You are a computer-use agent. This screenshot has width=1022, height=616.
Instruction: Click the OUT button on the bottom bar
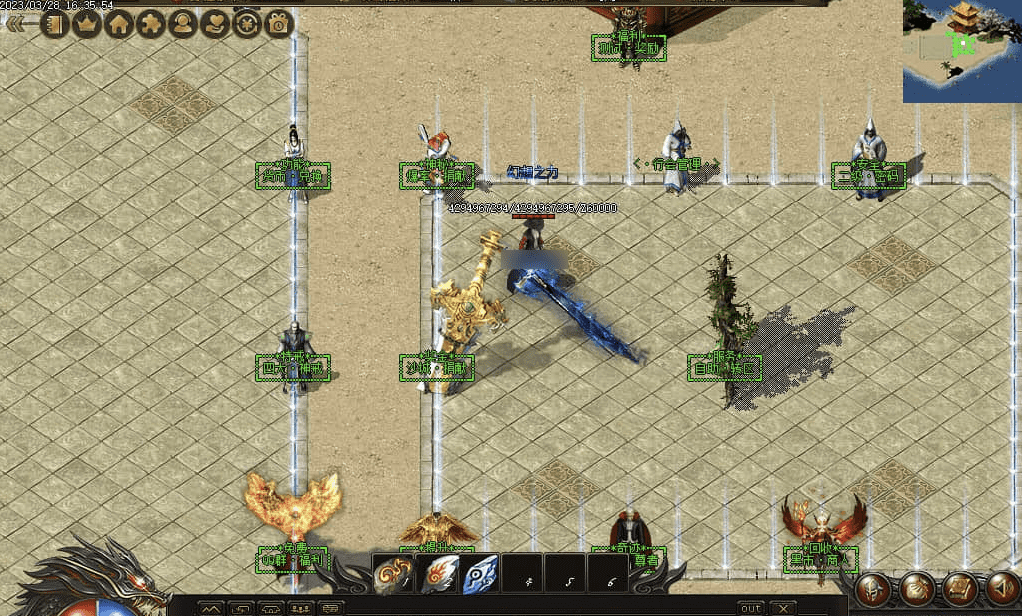point(750,608)
